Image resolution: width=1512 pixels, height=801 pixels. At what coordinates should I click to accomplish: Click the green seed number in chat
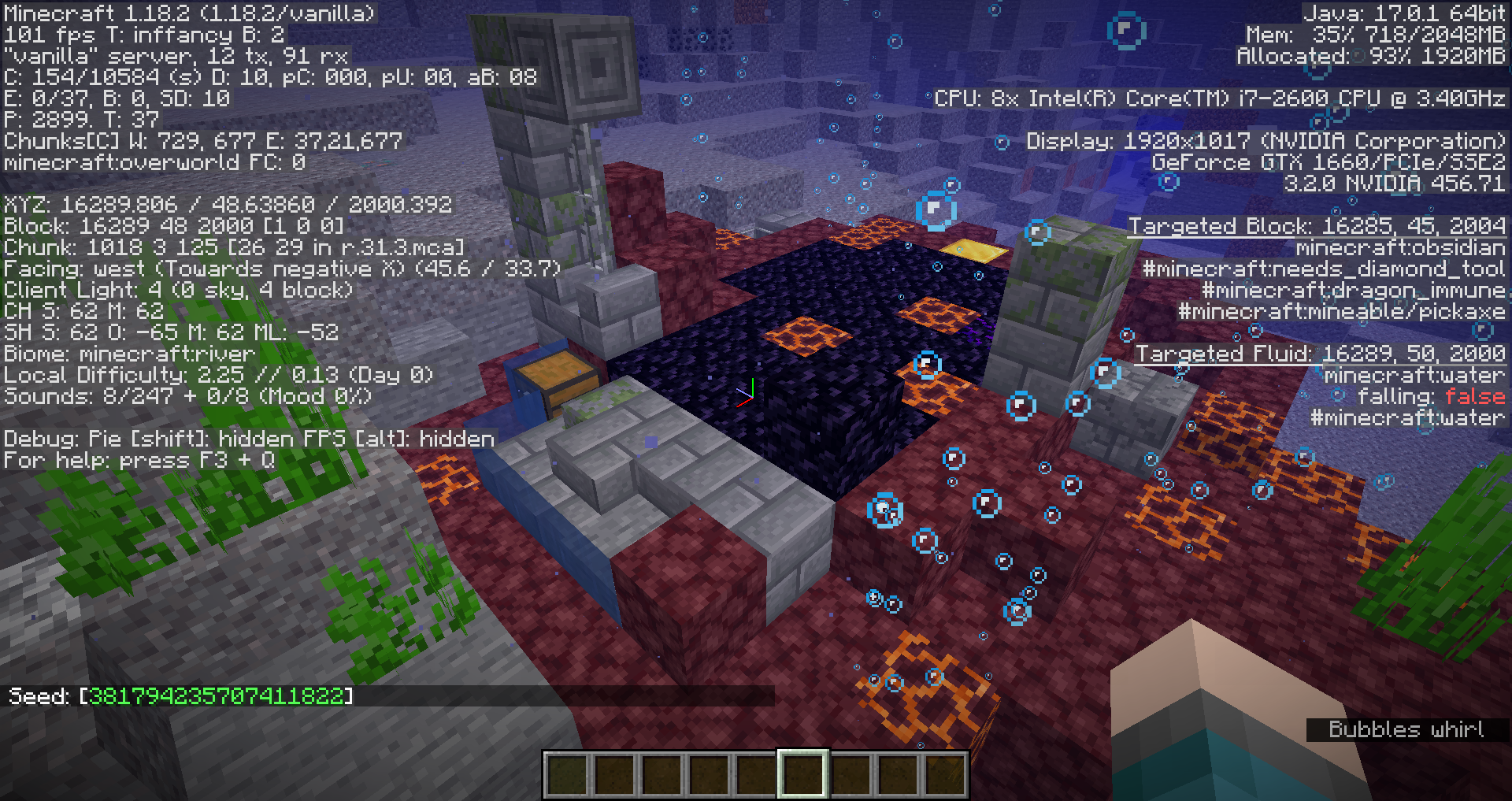pos(217,696)
